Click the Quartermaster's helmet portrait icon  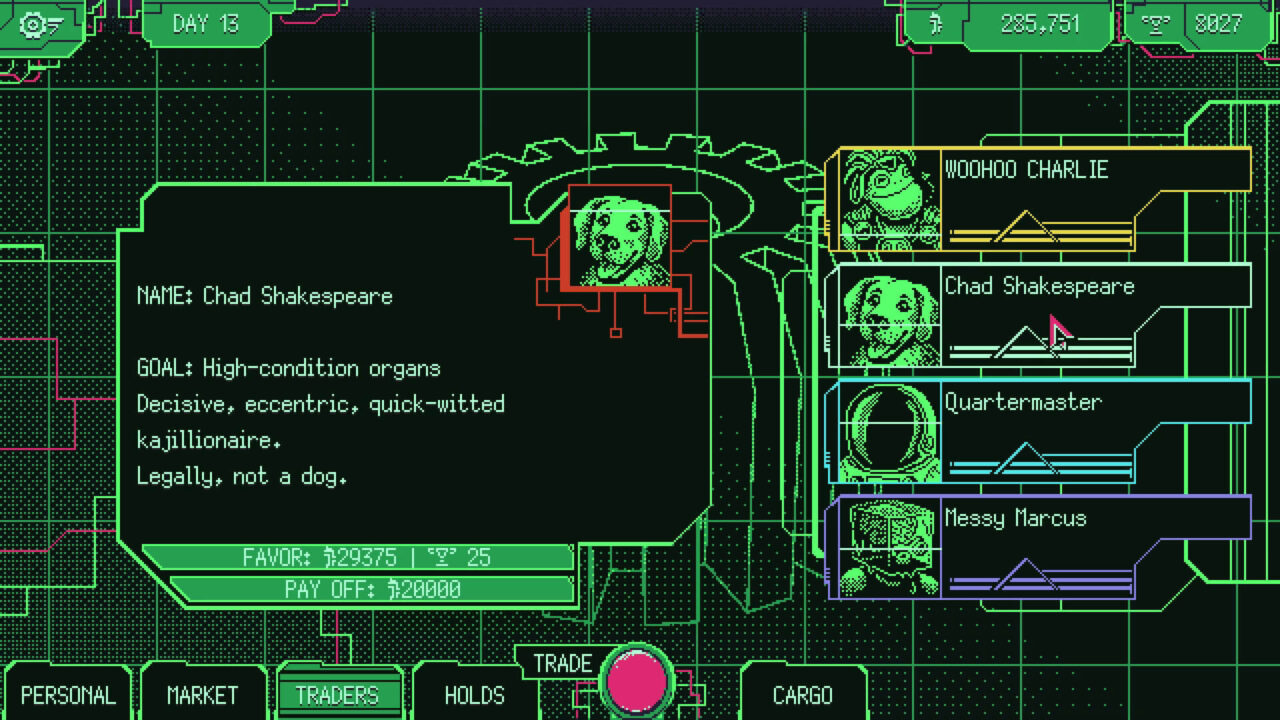click(884, 434)
